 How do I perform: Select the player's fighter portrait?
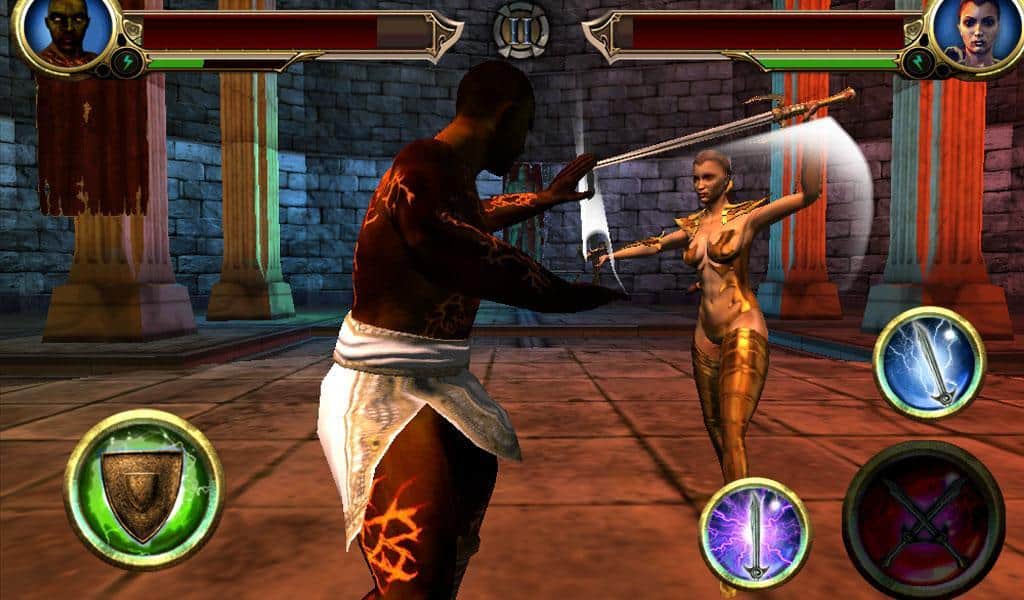tap(66, 34)
